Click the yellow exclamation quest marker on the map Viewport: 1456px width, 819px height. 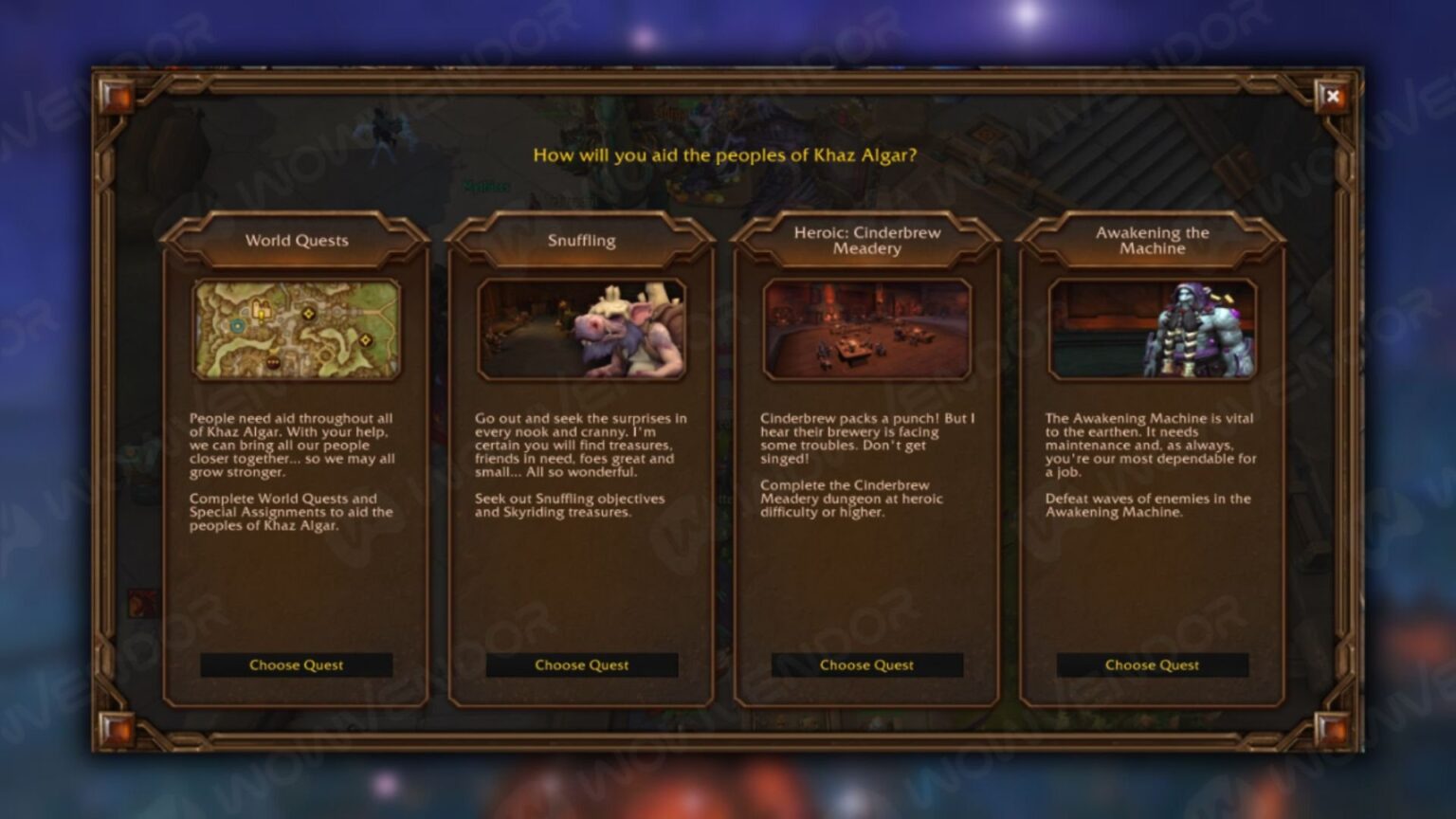click(262, 317)
